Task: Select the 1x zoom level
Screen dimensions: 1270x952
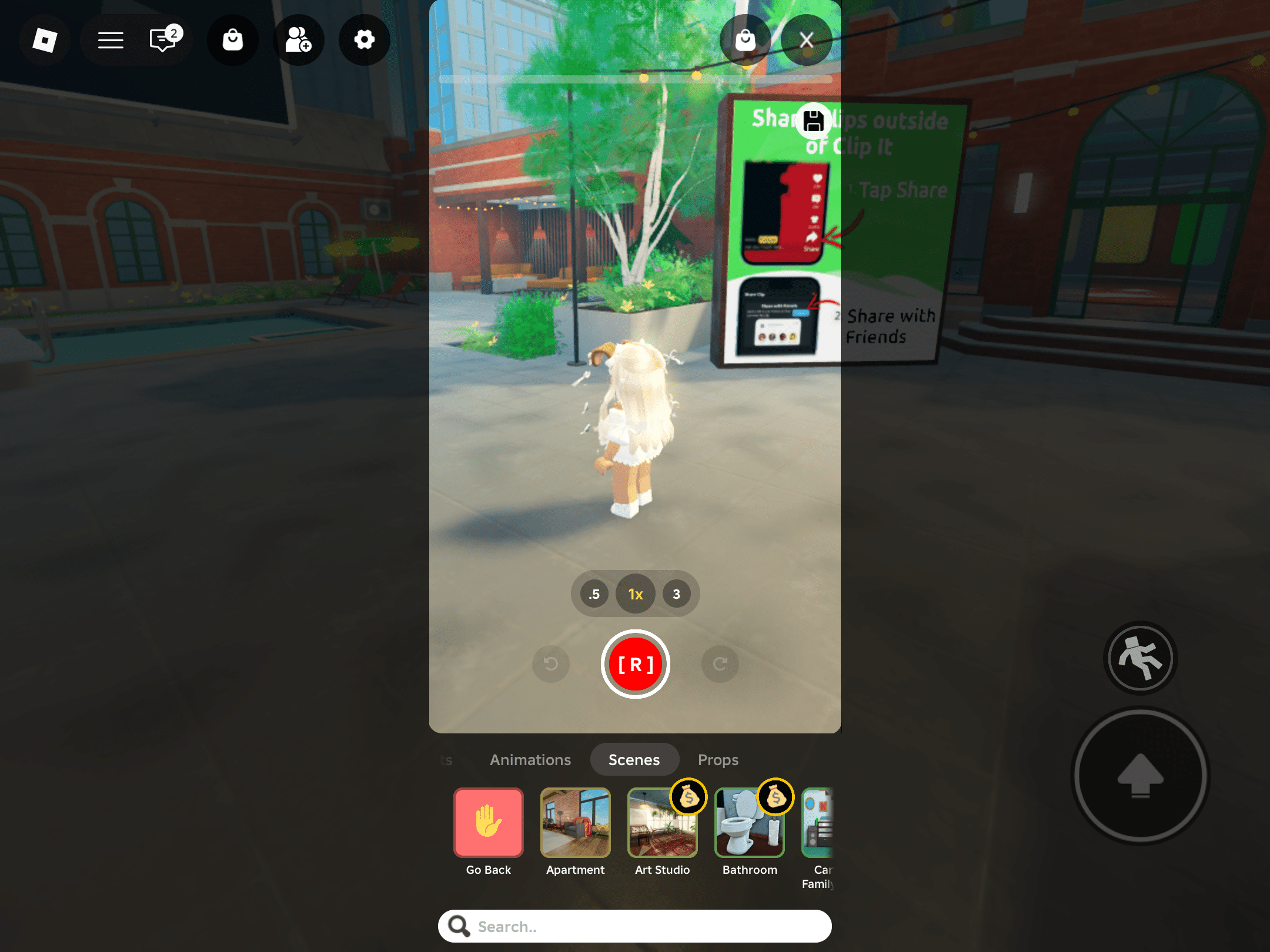Action: 635,594
